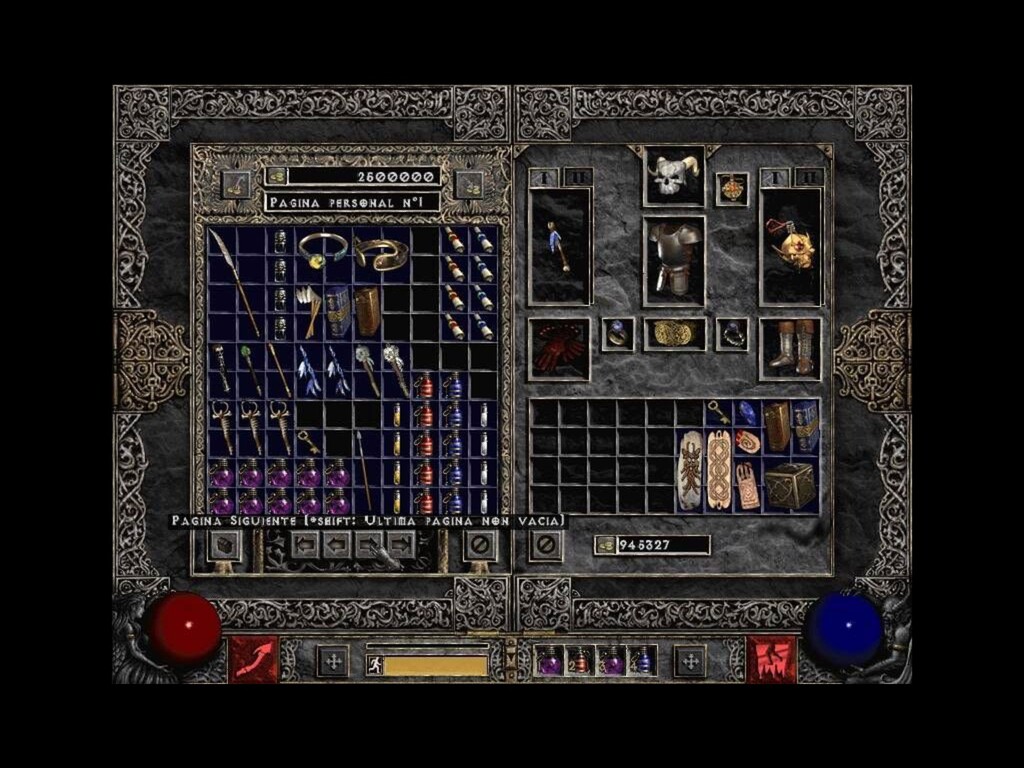The image size is (1024, 768).
Task: Choose the equipped boots slot
Action: click(790, 349)
